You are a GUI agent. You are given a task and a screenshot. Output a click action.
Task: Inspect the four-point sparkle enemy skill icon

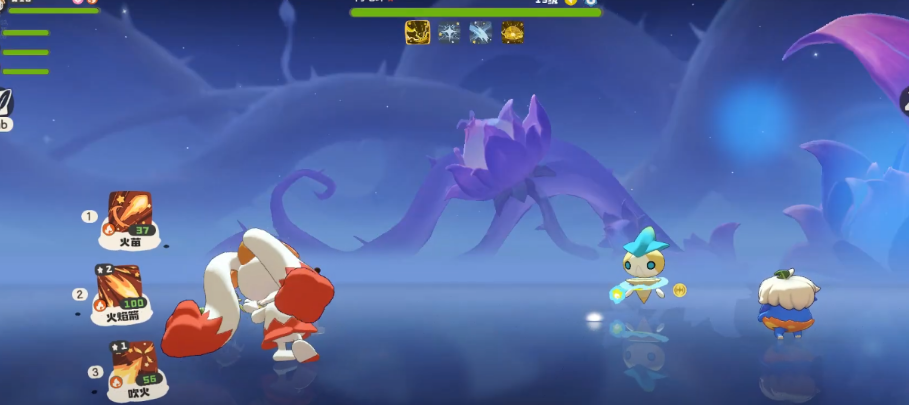click(449, 32)
